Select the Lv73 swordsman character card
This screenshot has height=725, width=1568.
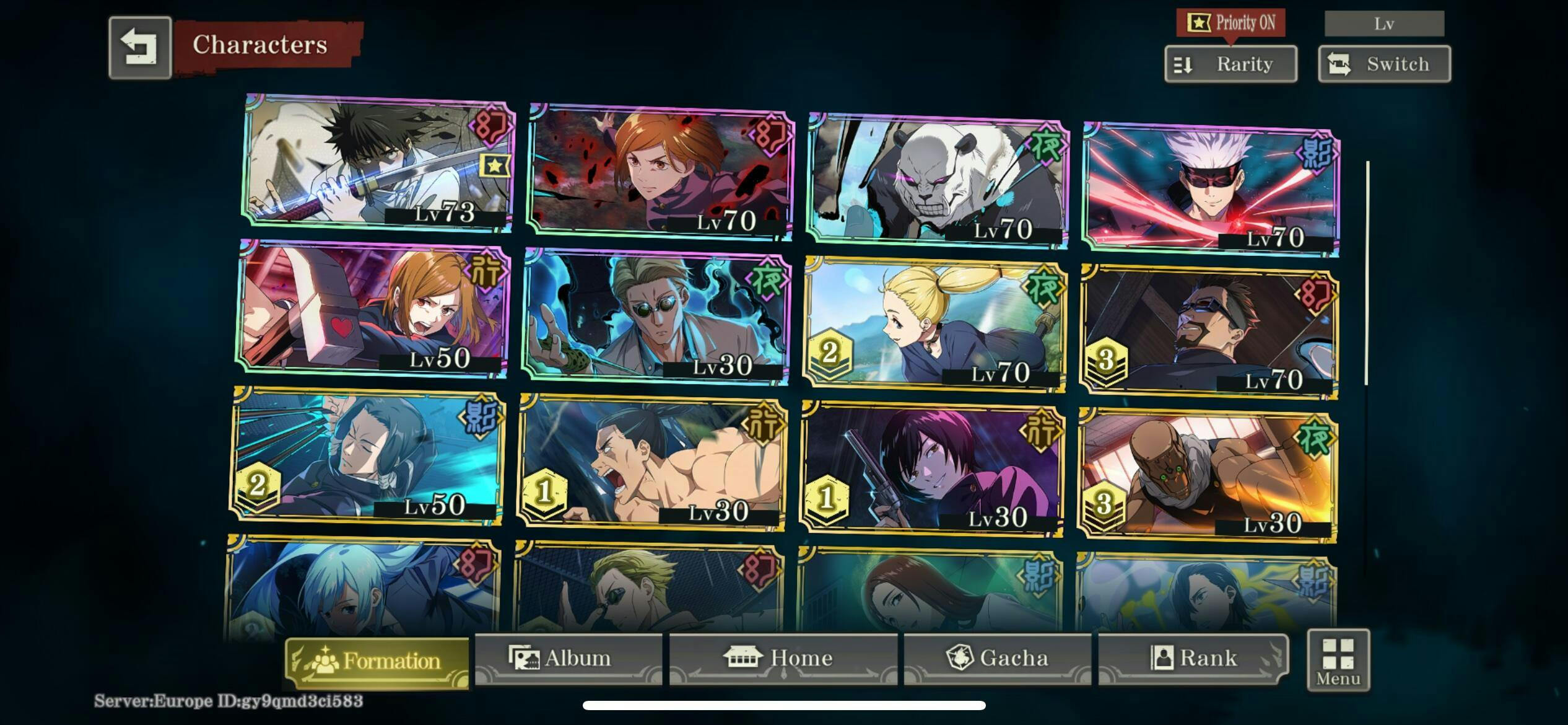[378, 162]
